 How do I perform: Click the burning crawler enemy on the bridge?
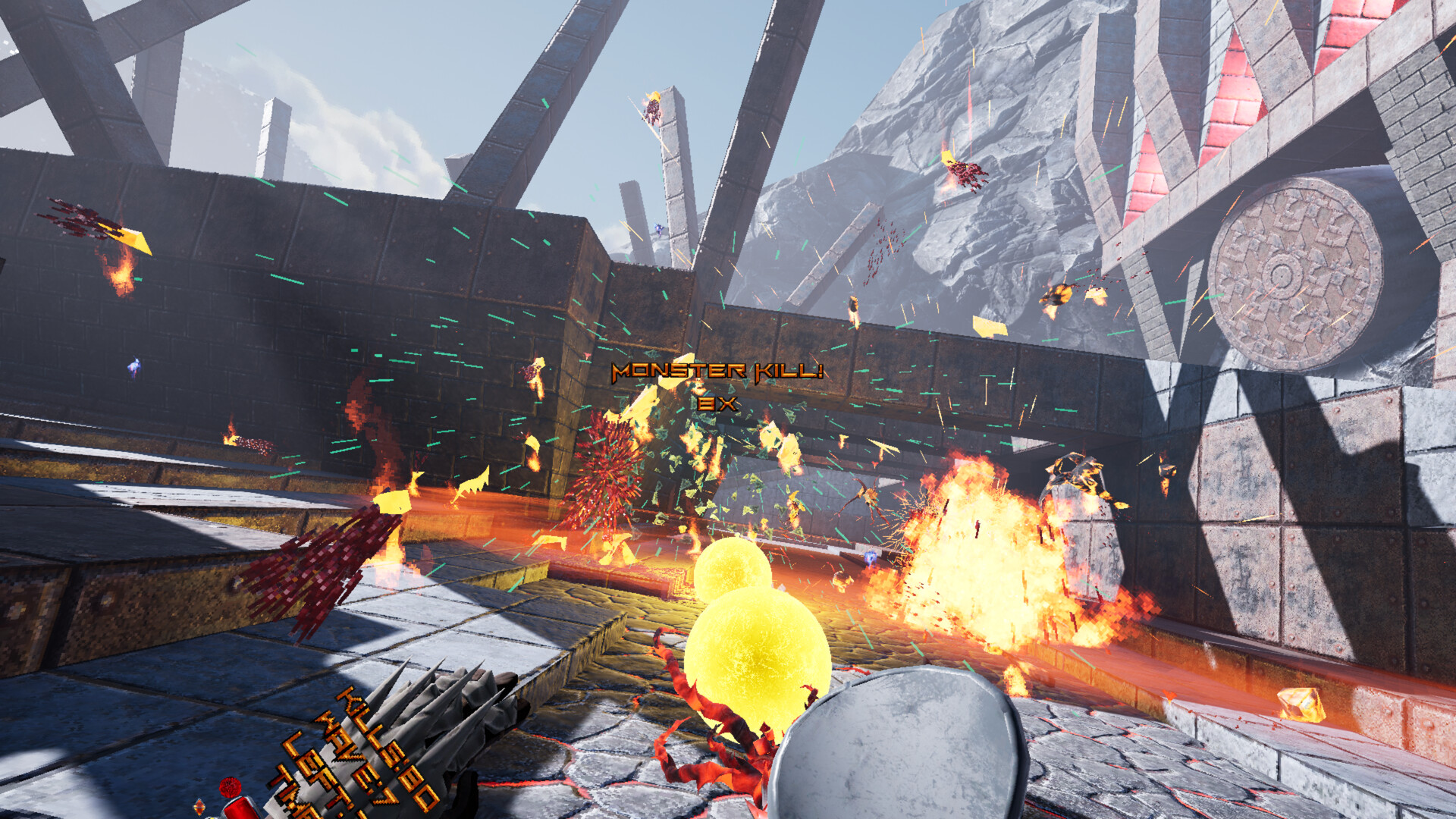point(868,493)
